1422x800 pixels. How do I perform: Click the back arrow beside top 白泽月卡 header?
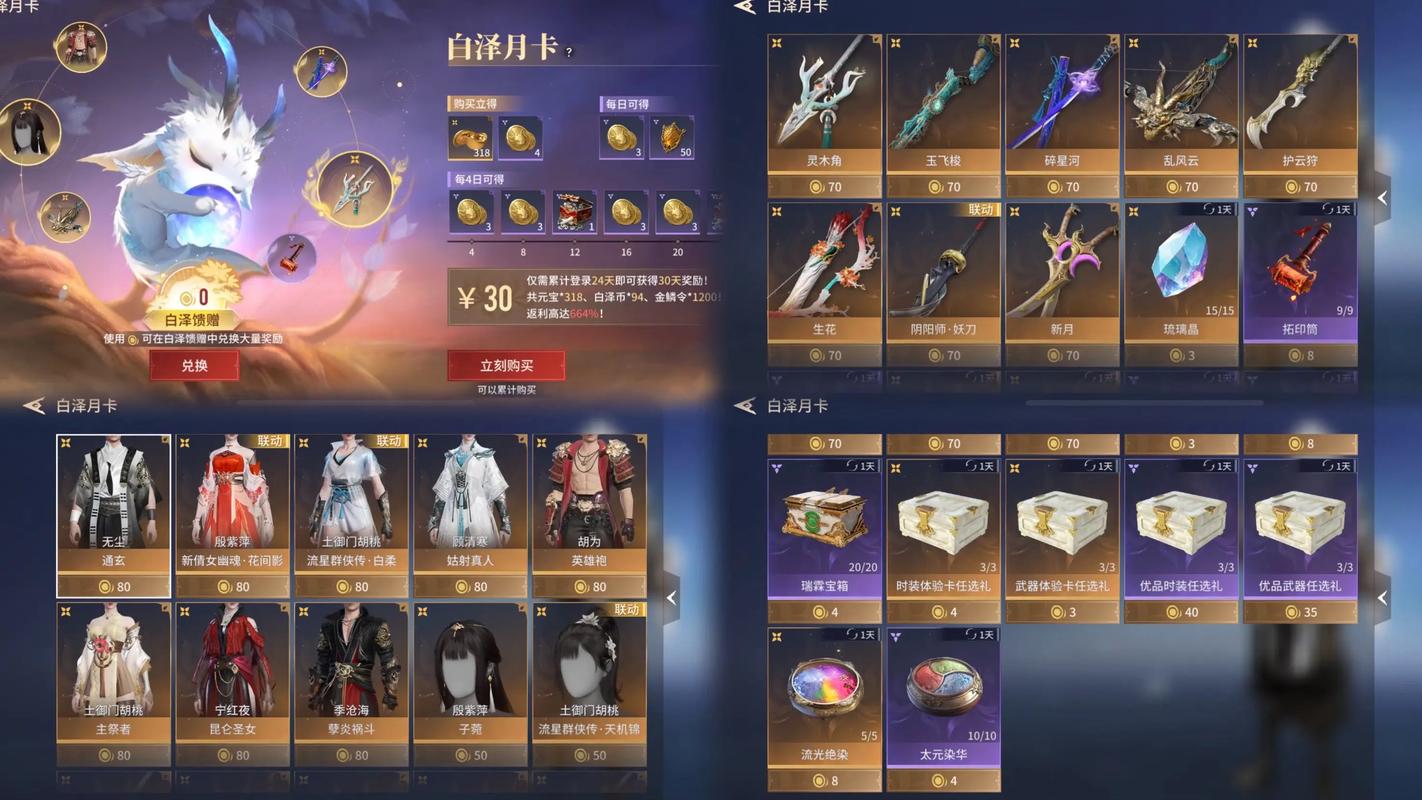click(745, 8)
